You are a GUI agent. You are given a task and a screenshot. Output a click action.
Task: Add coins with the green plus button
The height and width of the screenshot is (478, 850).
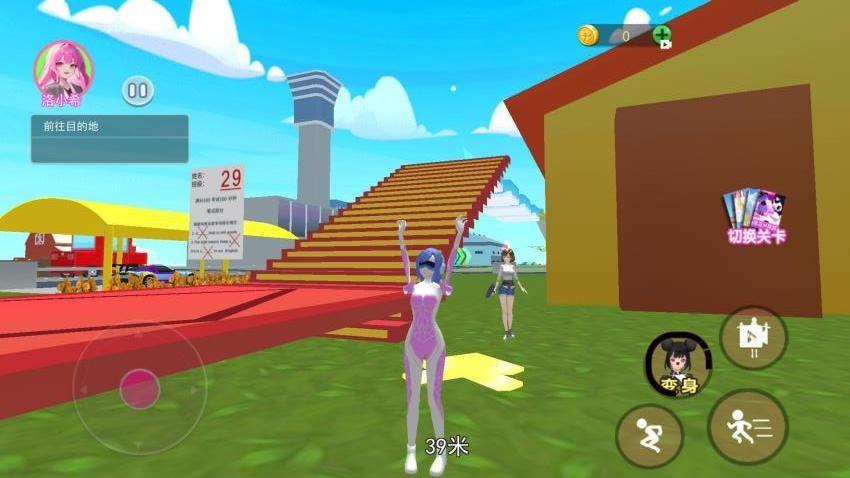click(662, 36)
